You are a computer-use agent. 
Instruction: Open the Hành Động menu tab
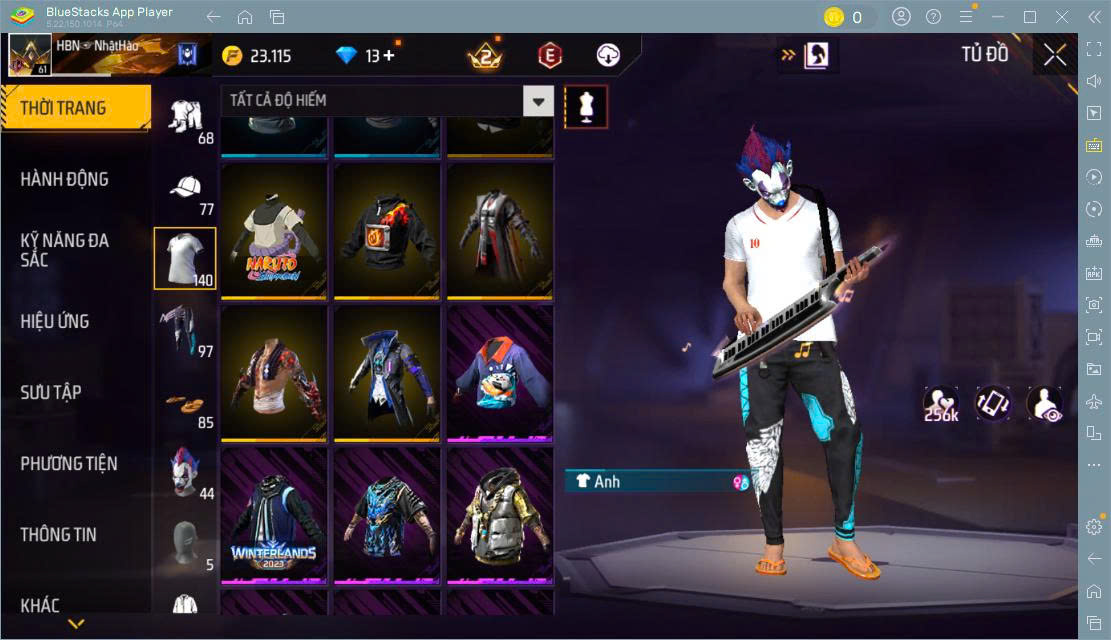point(65,180)
